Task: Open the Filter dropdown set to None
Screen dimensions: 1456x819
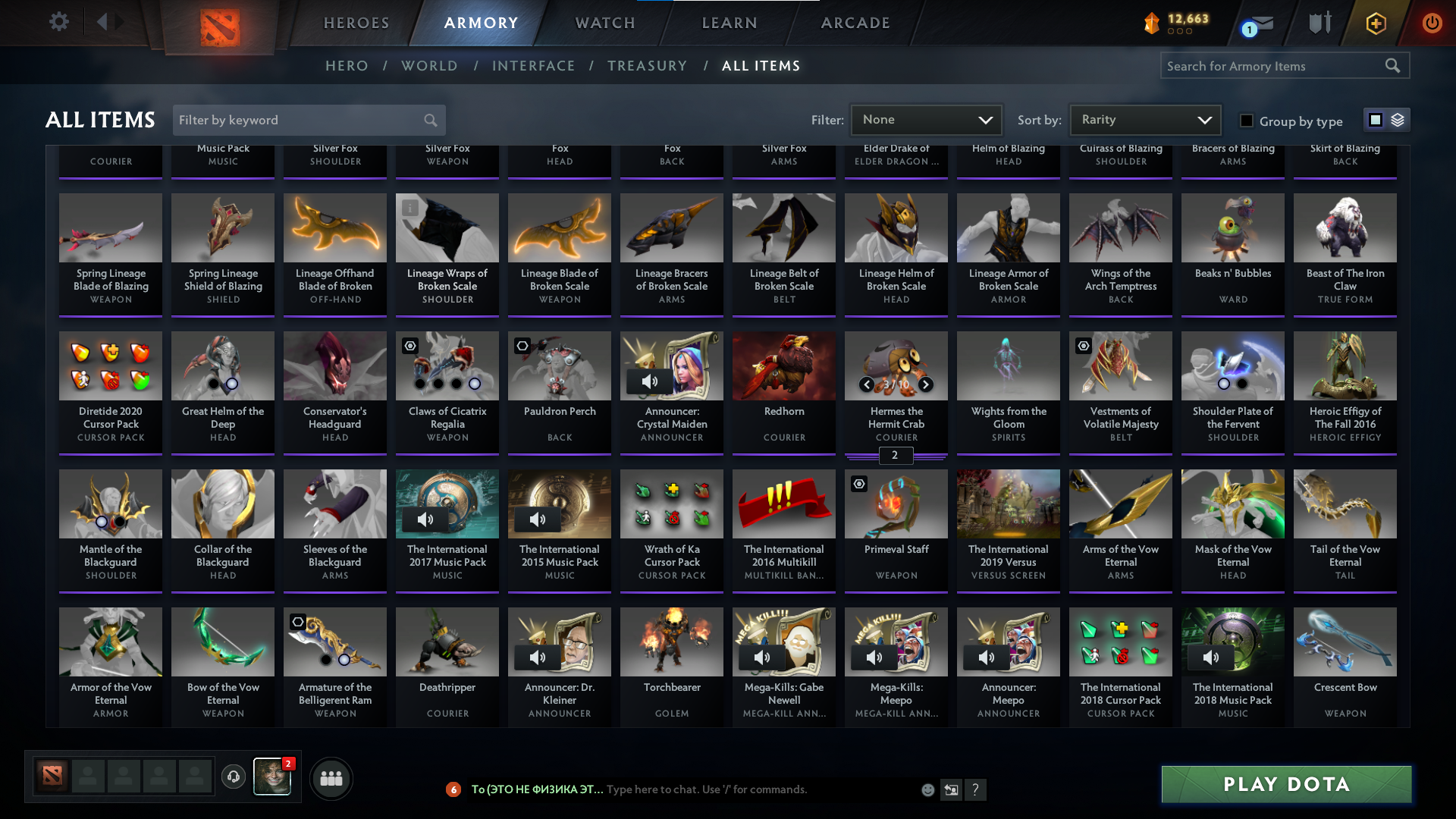Action: click(926, 119)
